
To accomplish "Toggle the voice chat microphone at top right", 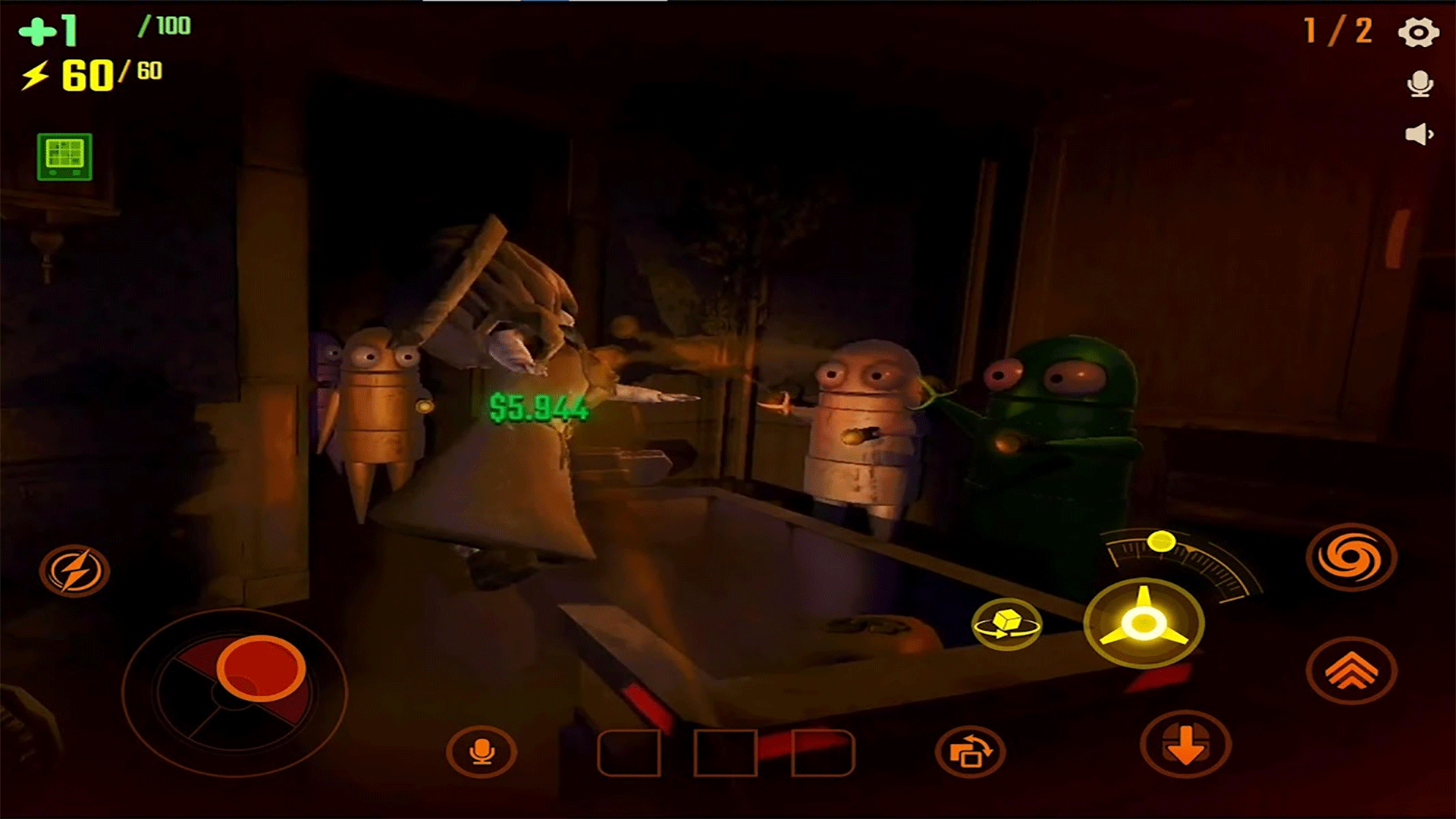I will pyautogui.click(x=1420, y=85).
